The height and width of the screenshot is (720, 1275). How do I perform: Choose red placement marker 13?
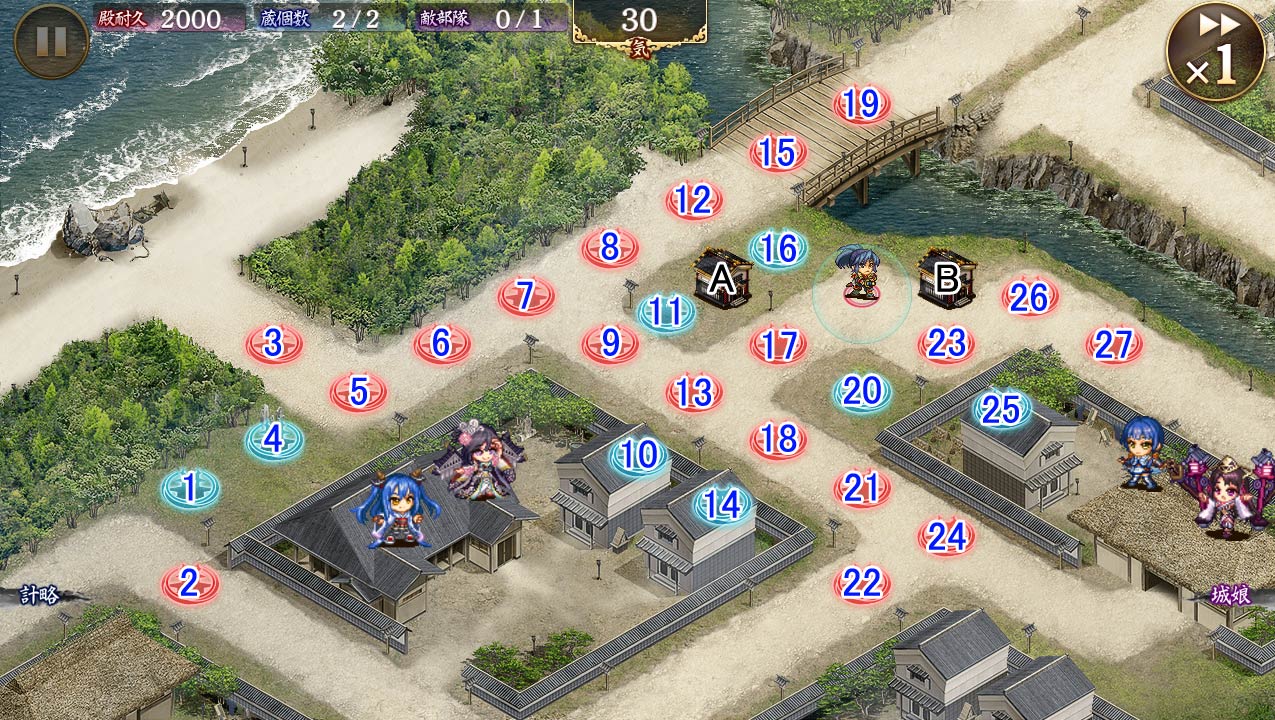coord(694,392)
